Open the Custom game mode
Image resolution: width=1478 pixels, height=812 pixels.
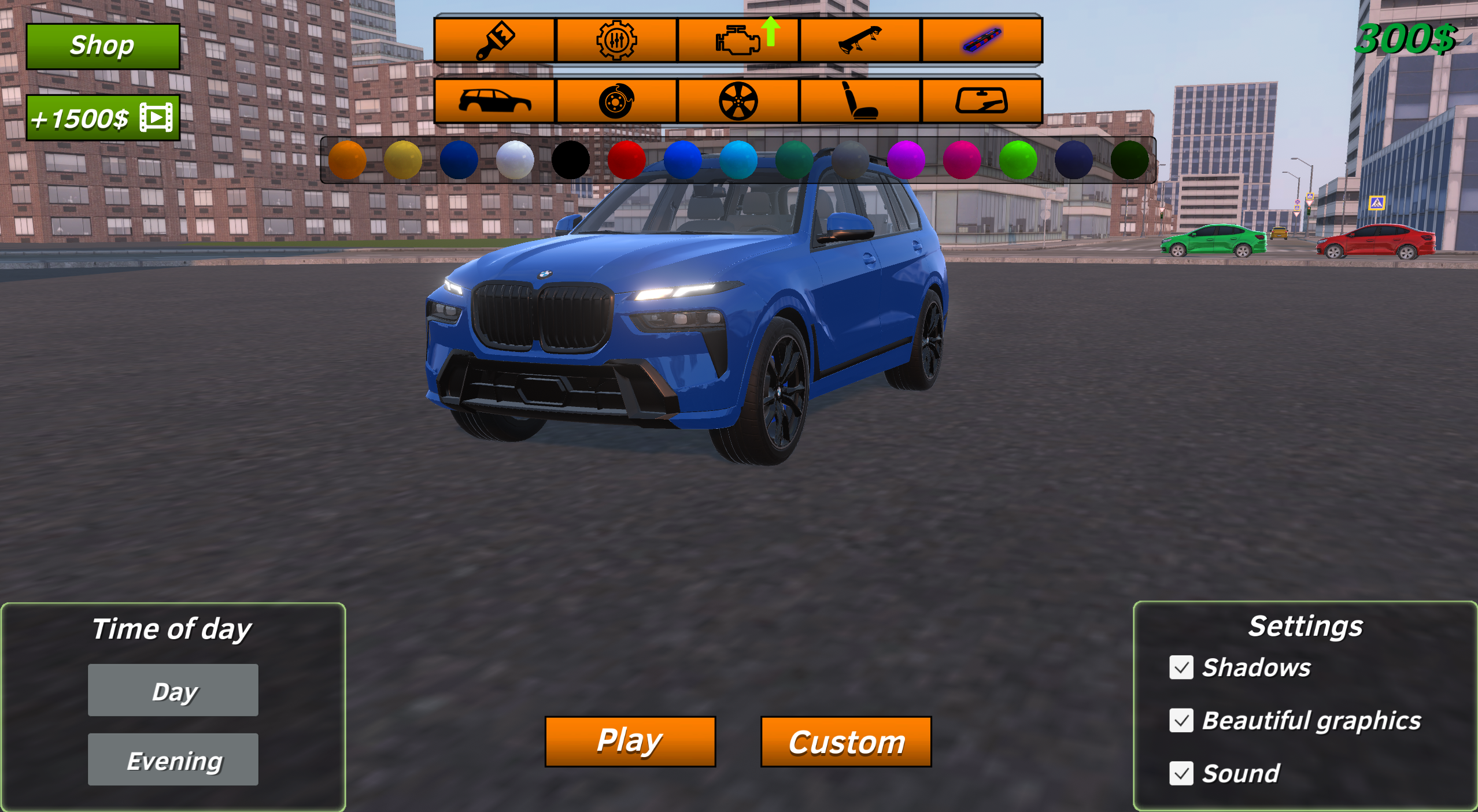846,741
